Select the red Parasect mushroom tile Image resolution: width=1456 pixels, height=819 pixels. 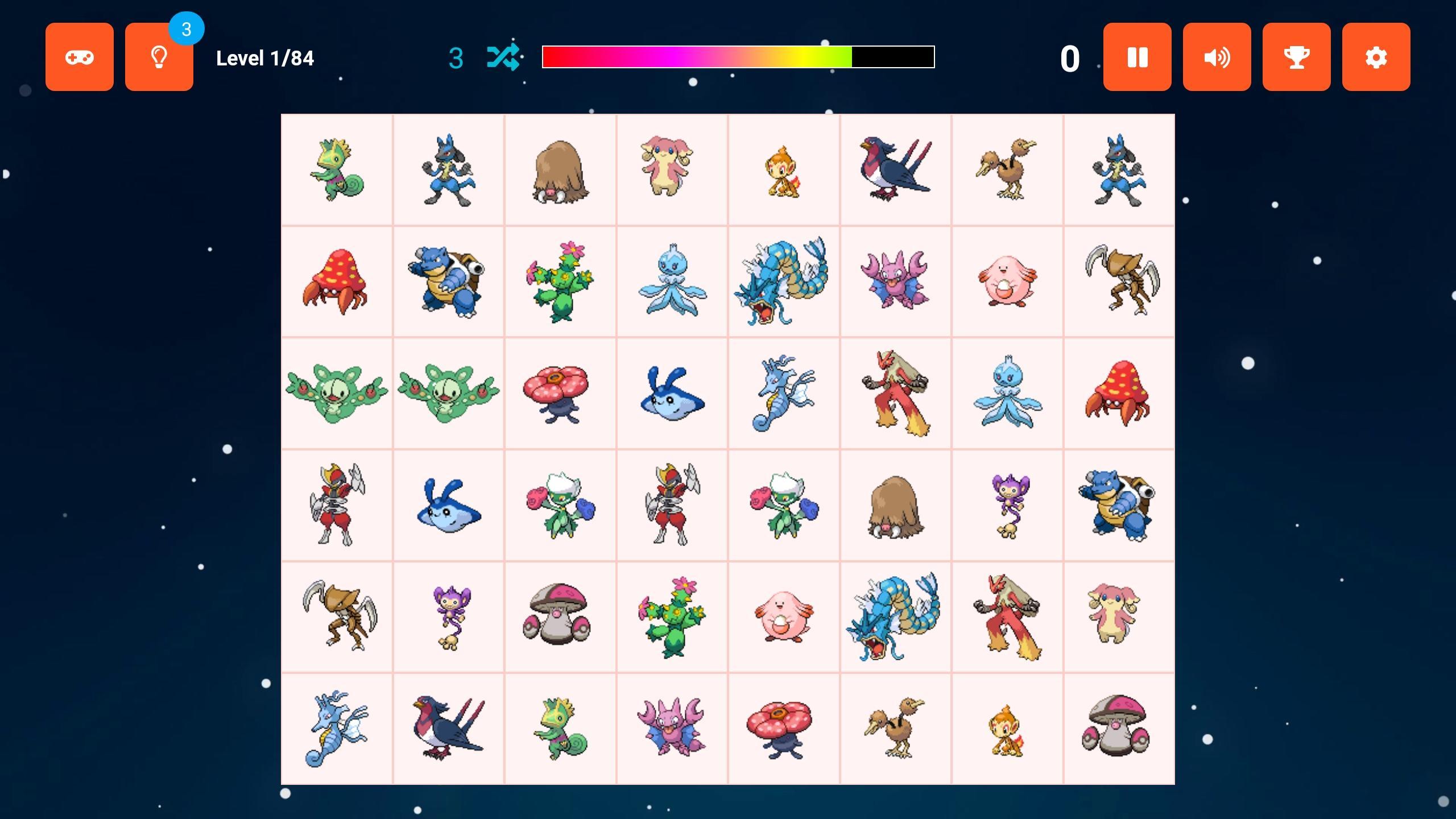click(336, 282)
